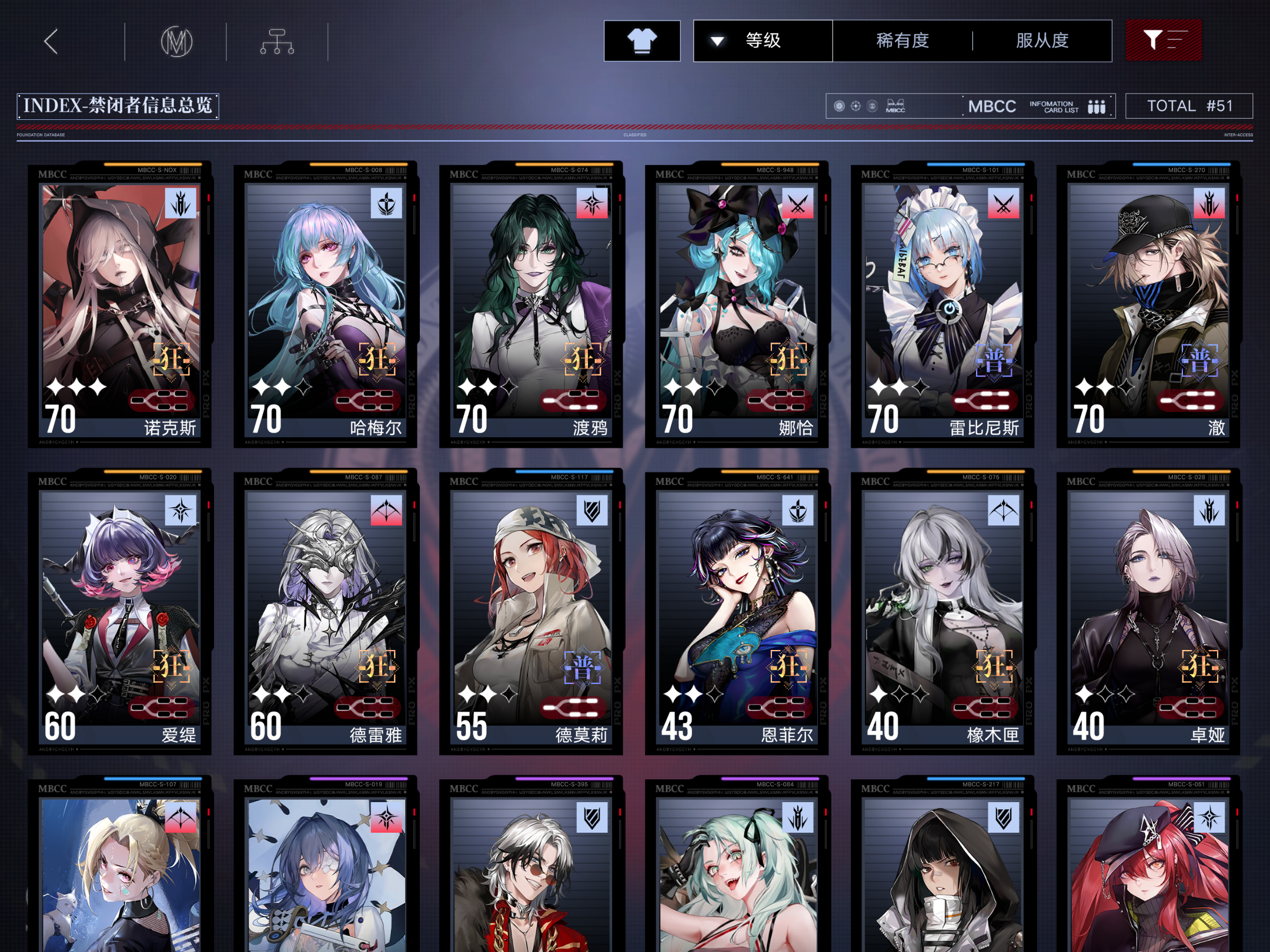
Task: Toggle the first circular filter in the MBCC bar
Action: pos(838,106)
